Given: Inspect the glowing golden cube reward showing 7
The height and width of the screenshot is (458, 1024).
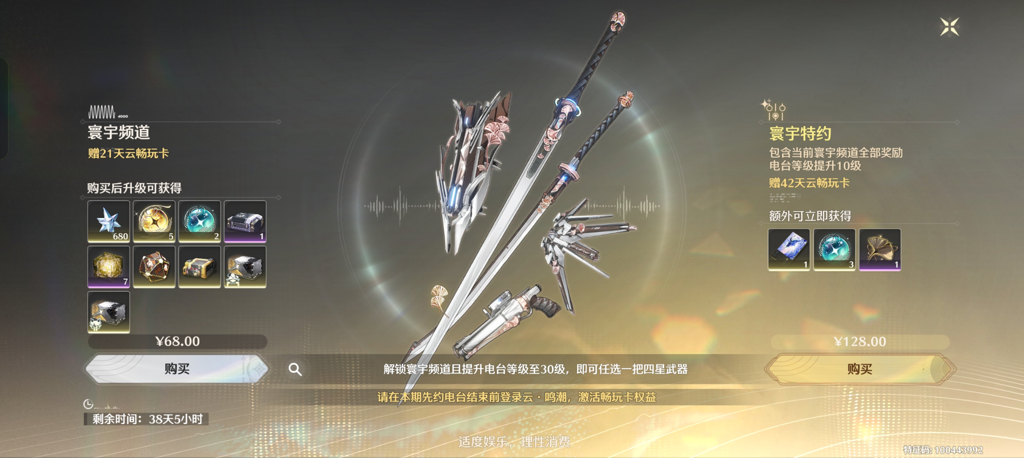Looking at the screenshot, I should [108, 266].
